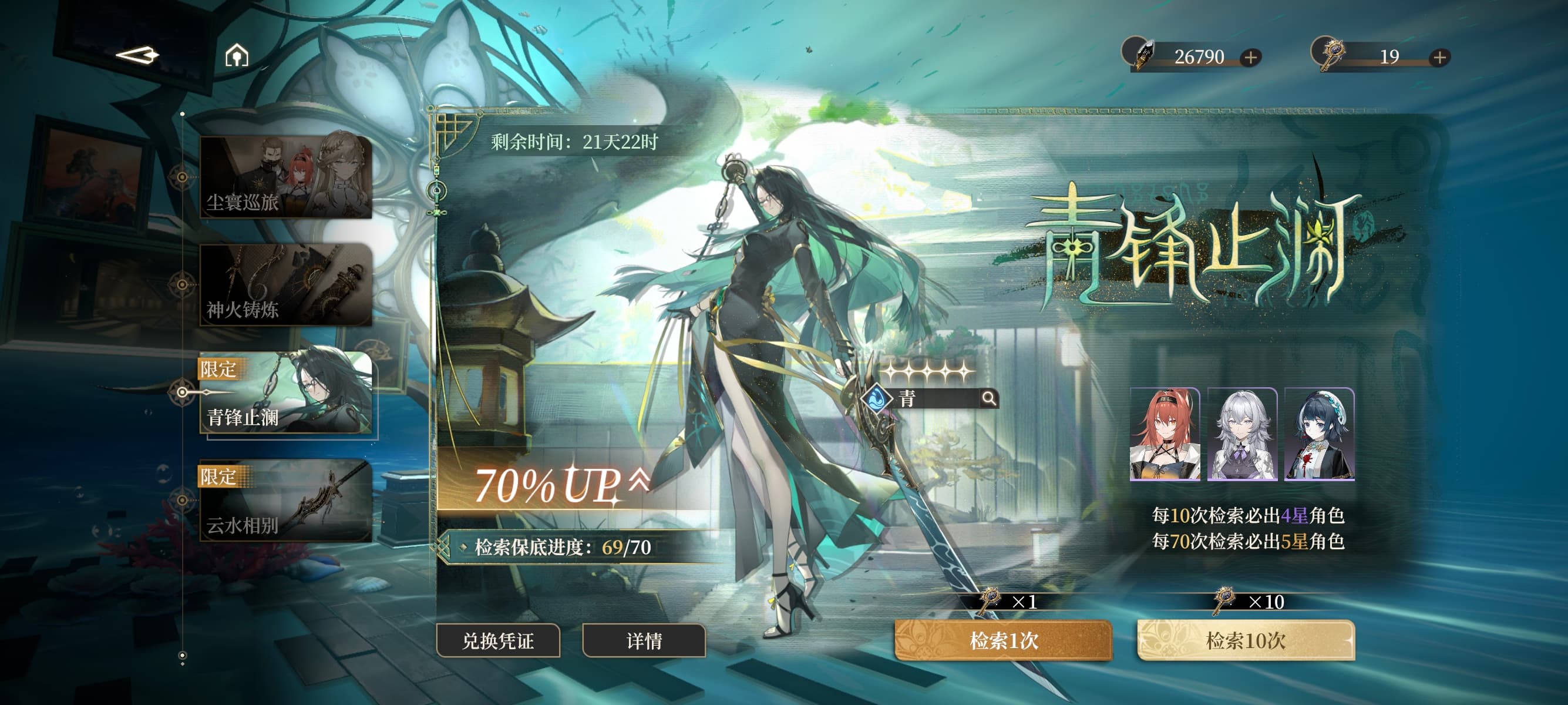Viewport: 1568px width, 705px height.
Task: View the red-haired character portrait
Action: 1165,435
